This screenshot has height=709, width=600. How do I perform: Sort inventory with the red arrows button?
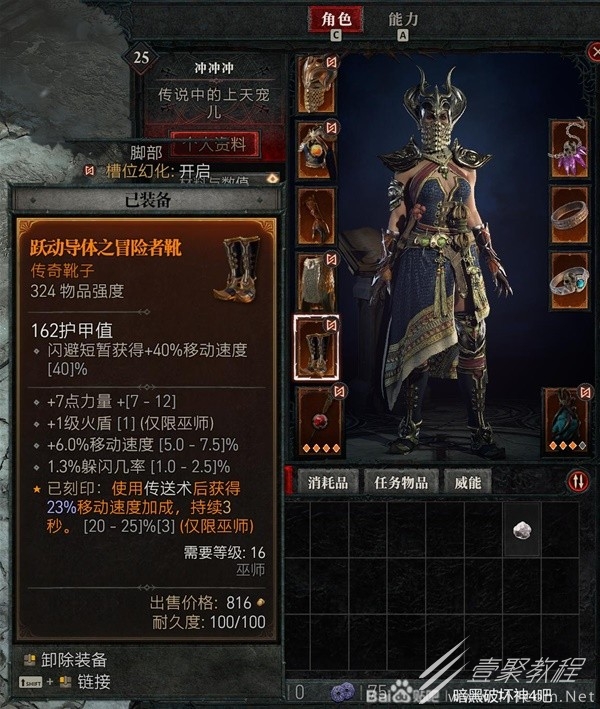[578, 482]
